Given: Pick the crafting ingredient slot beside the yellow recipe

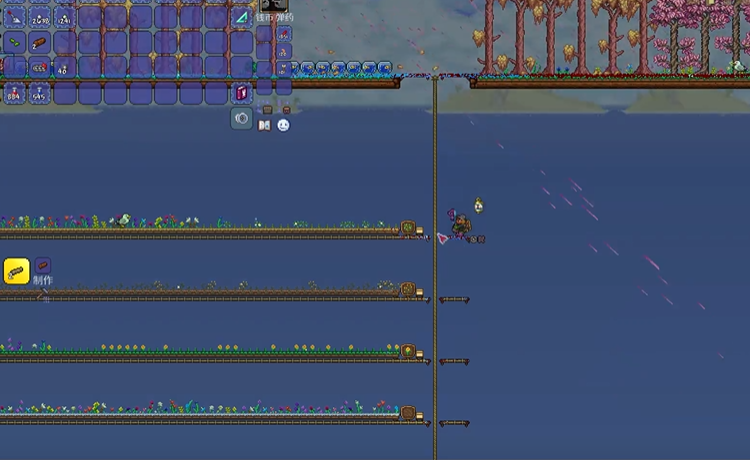Looking at the screenshot, I should click(x=43, y=266).
